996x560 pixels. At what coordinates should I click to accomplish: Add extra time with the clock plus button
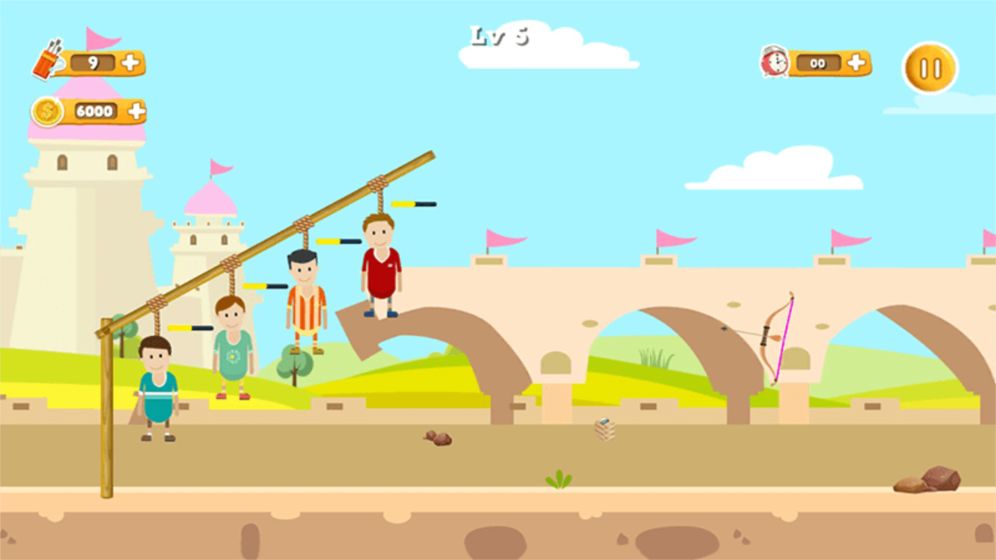pos(856,62)
